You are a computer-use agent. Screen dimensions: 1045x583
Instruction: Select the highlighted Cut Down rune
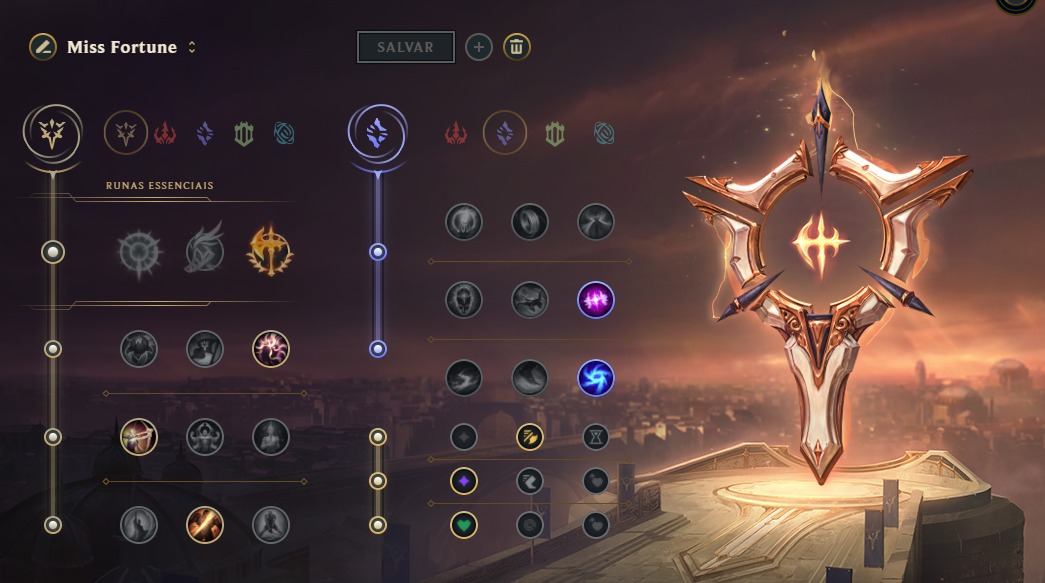tap(204, 524)
